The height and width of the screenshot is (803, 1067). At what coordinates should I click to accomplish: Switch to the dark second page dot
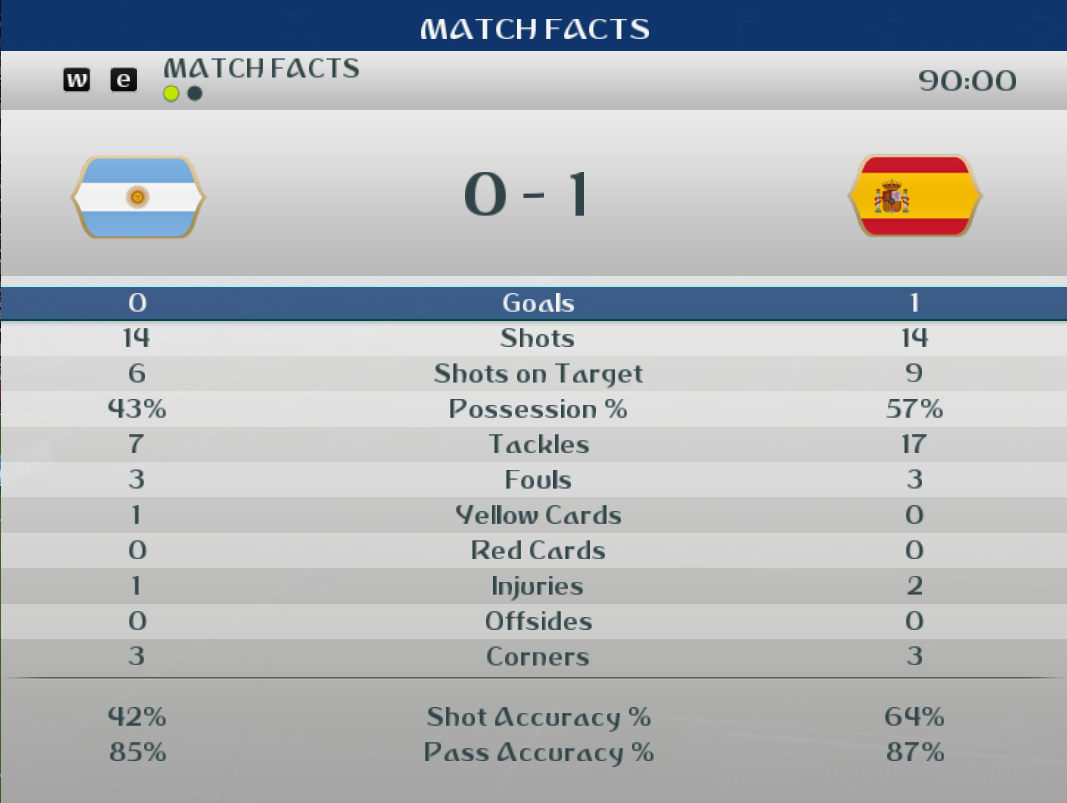pos(195,94)
